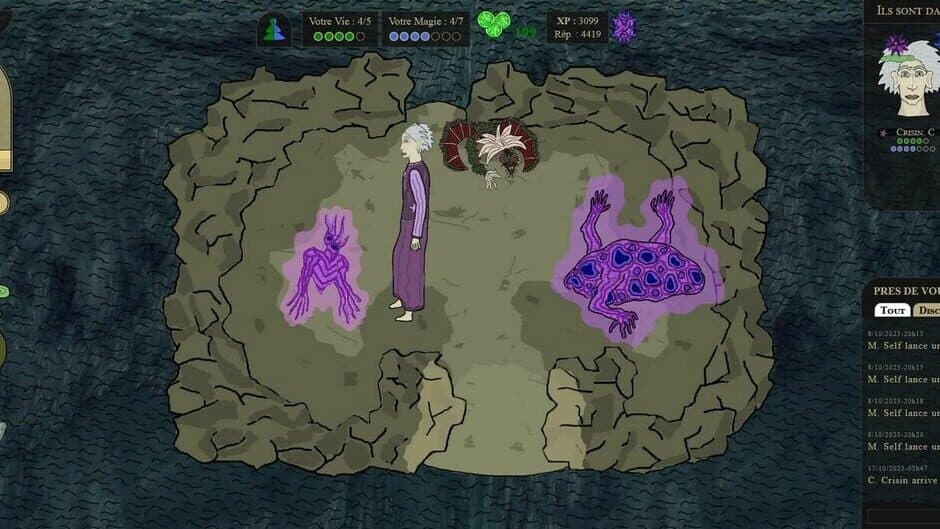
Task: Click the purple flower emblem icon
Action: click(x=624, y=28)
